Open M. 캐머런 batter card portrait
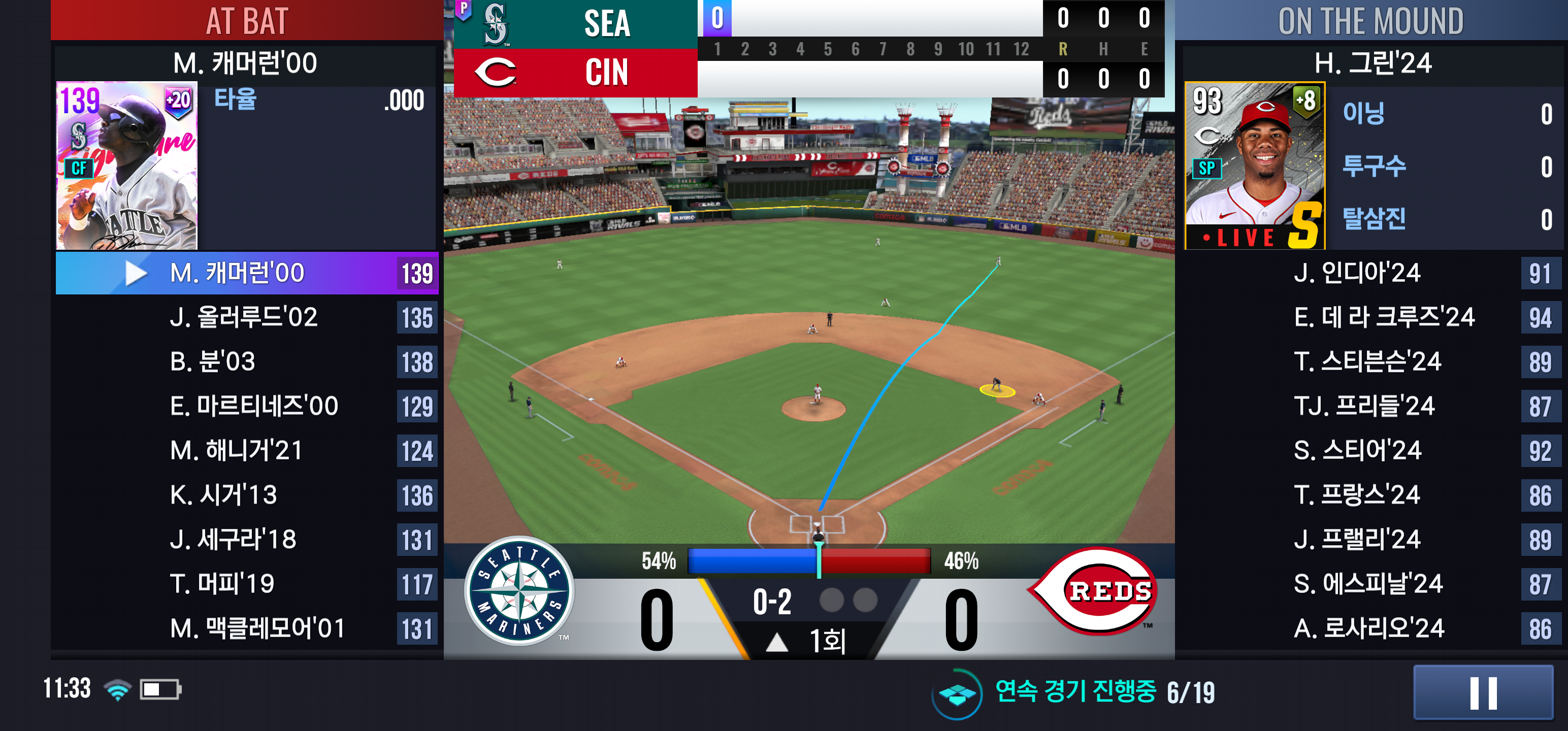The width and height of the screenshot is (1568, 731). click(x=126, y=165)
